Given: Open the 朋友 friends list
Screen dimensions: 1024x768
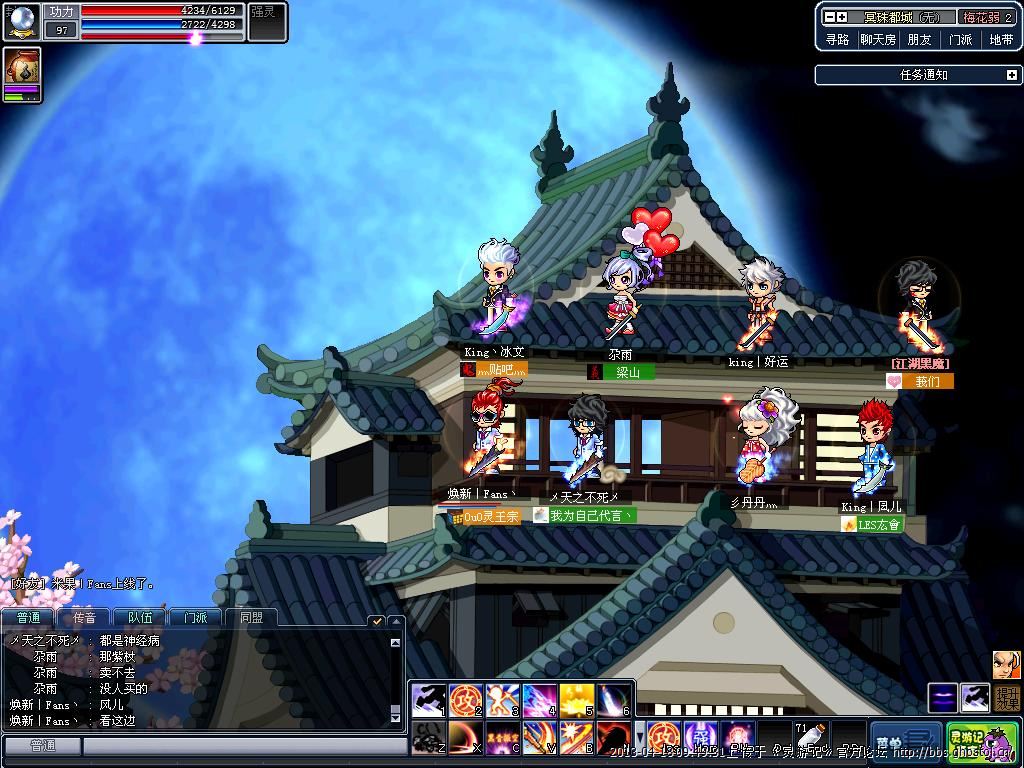Looking at the screenshot, I should 919,40.
